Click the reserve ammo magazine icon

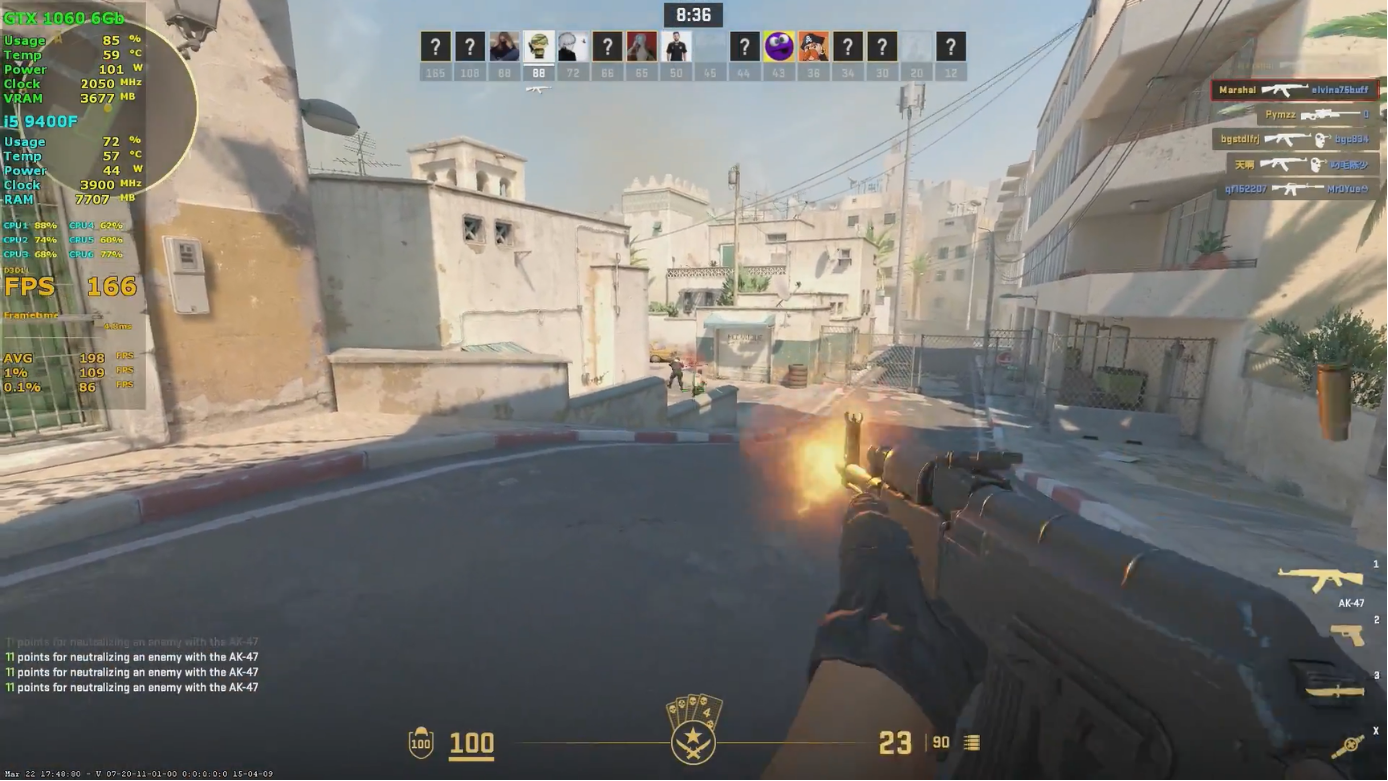(968, 743)
